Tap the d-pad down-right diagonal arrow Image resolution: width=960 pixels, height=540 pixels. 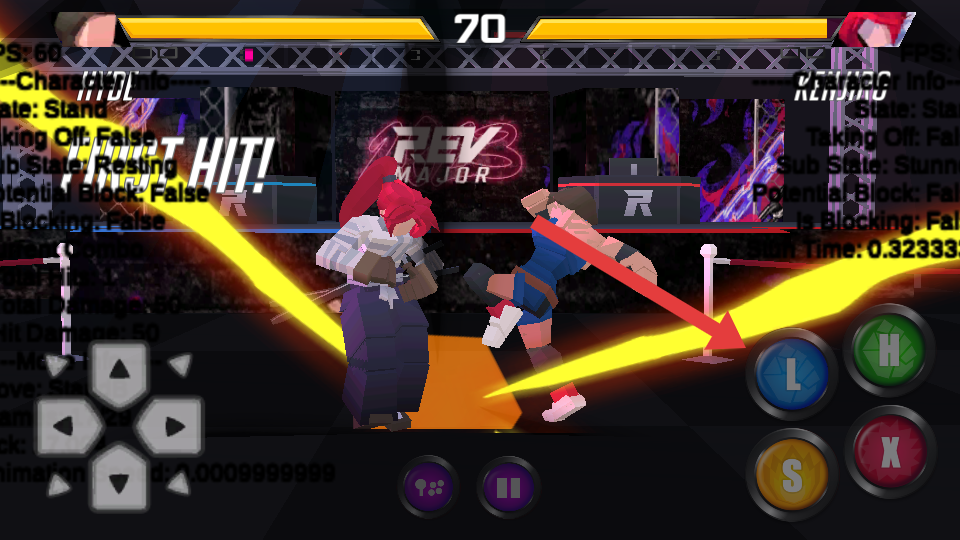179,487
